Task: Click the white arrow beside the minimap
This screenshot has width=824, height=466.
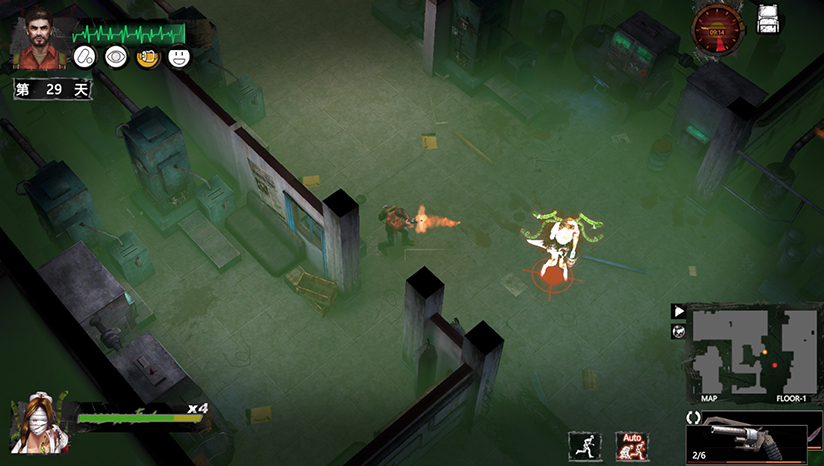Action: pos(678,312)
